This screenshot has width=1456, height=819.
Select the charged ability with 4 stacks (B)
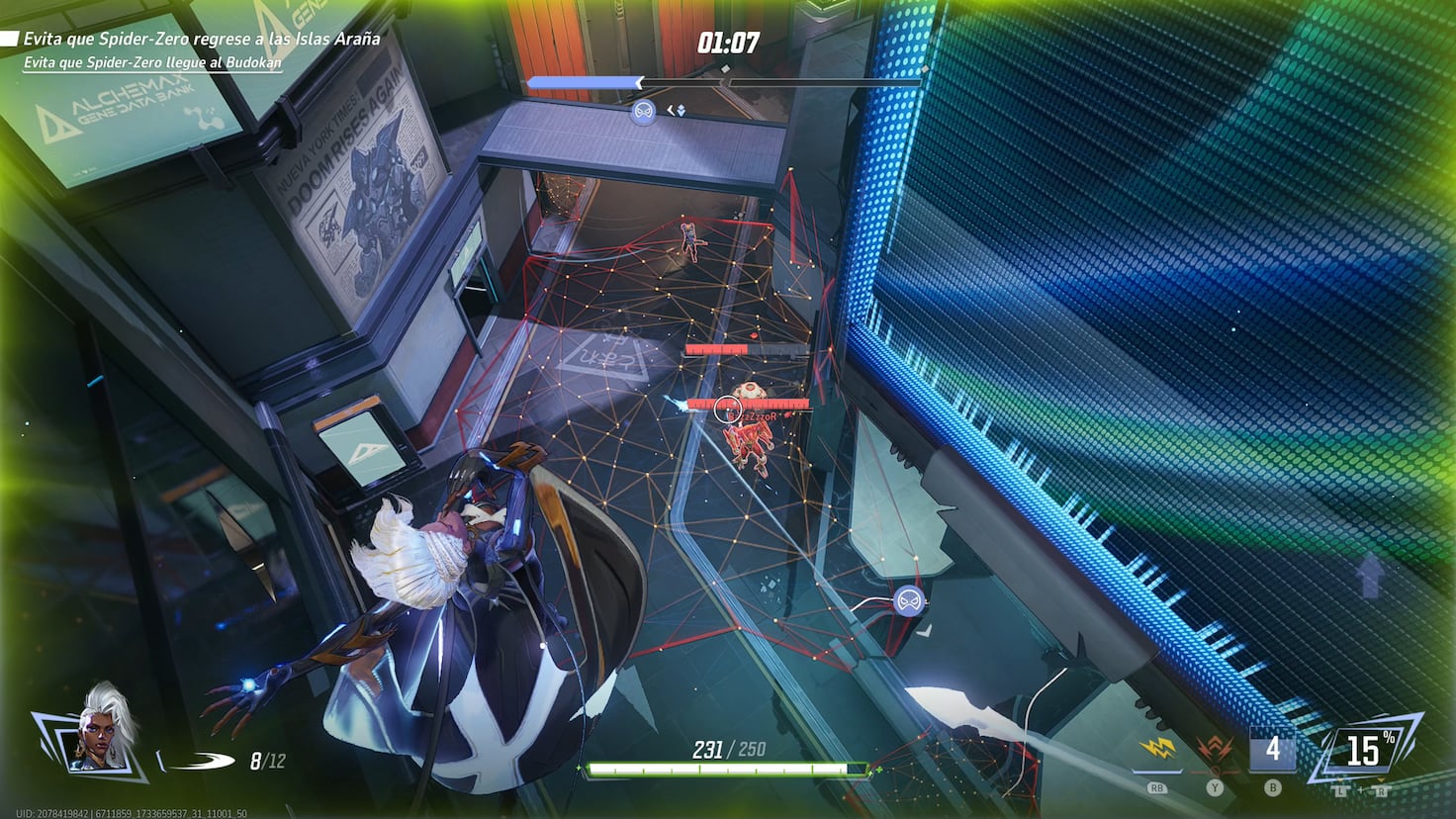(x=1272, y=750)
